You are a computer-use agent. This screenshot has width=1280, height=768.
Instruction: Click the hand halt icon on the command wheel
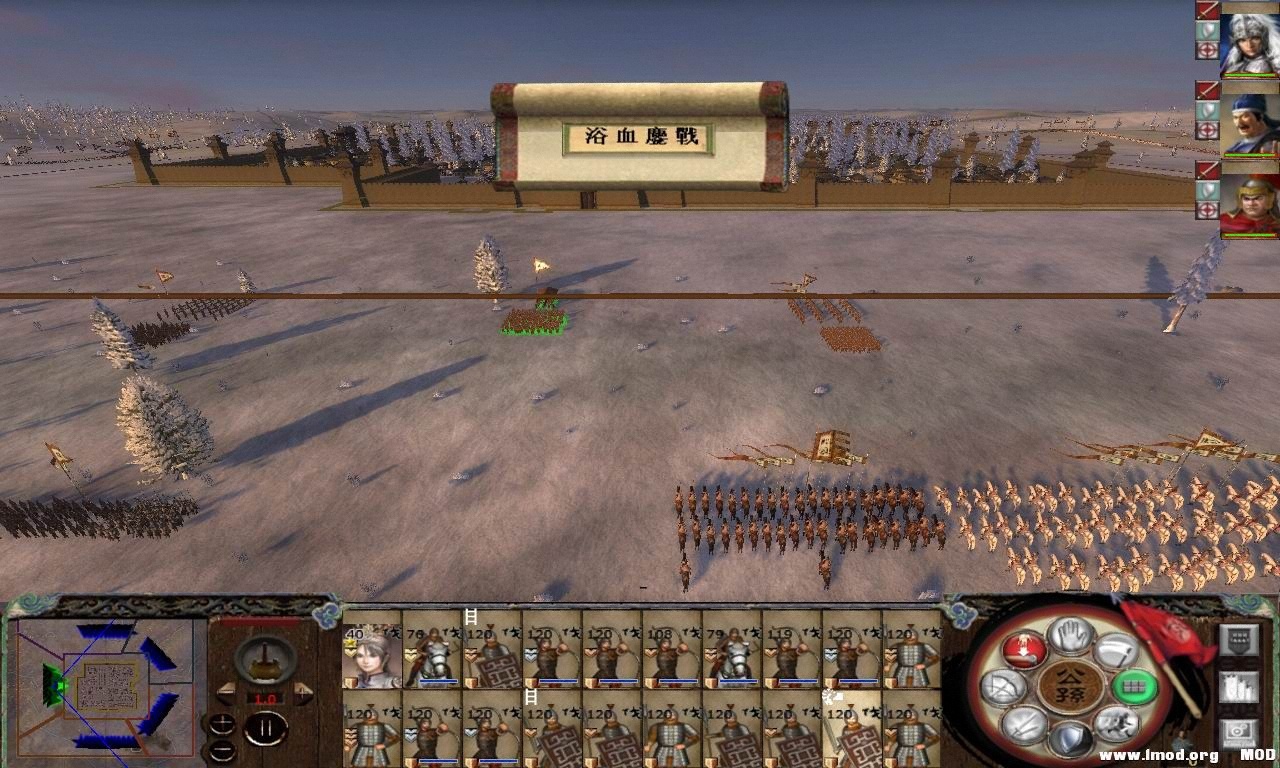[x=1070, y=636]
